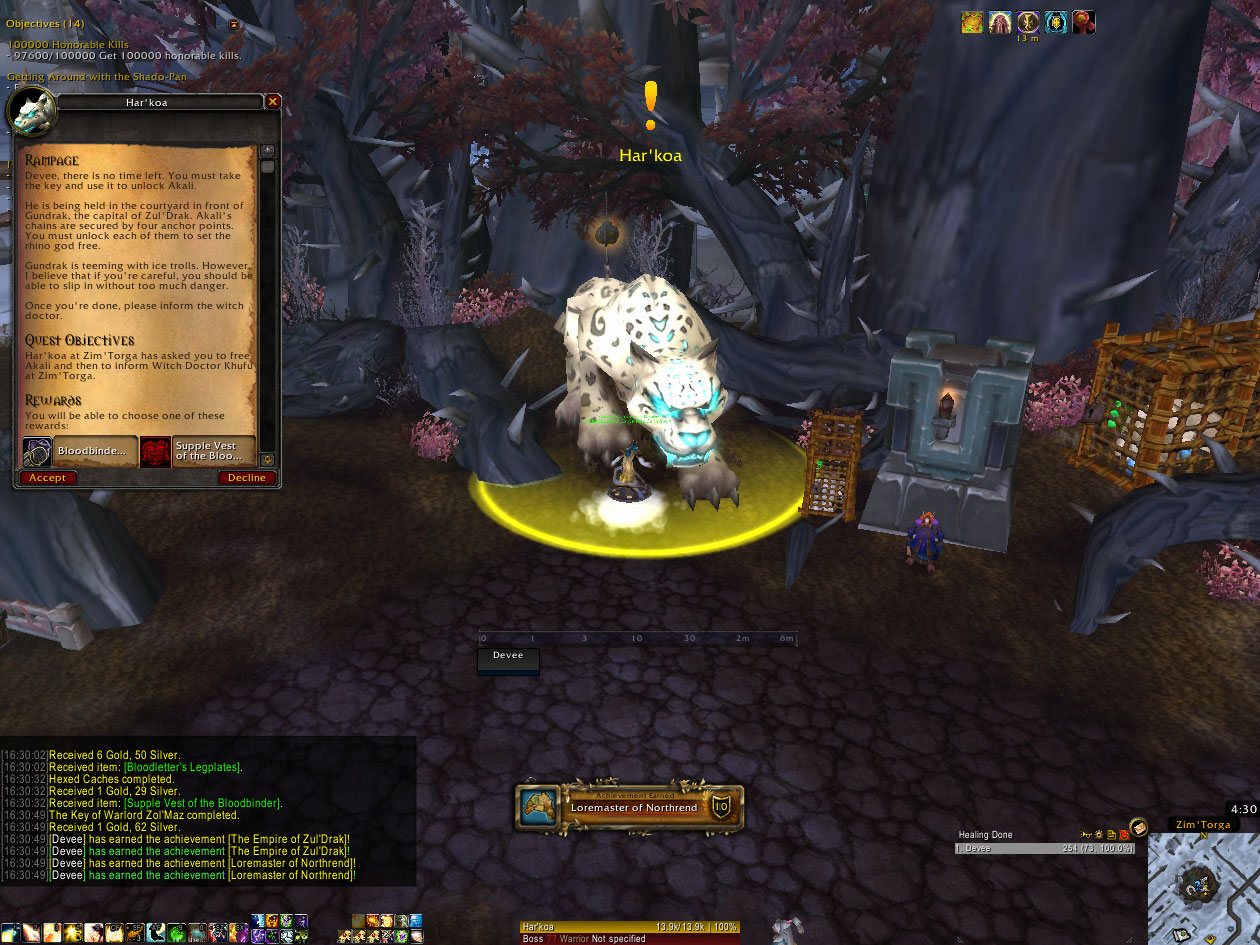Click the Loremaster of Northrend achievement toast
This screenshot has height=945, width=1260.
point(629,807)
